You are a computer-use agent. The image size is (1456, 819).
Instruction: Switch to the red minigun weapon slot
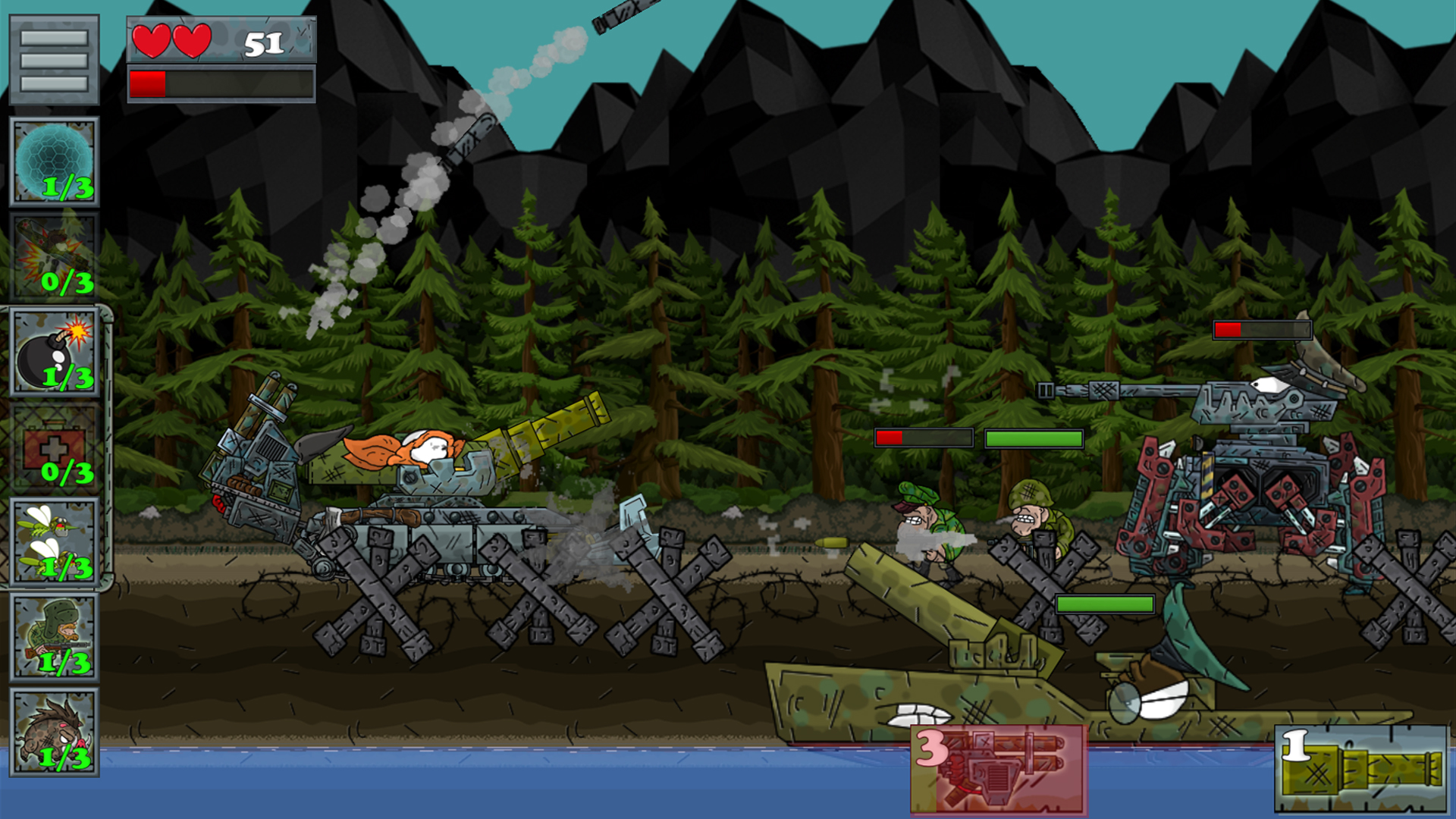[x=998, y=769]
